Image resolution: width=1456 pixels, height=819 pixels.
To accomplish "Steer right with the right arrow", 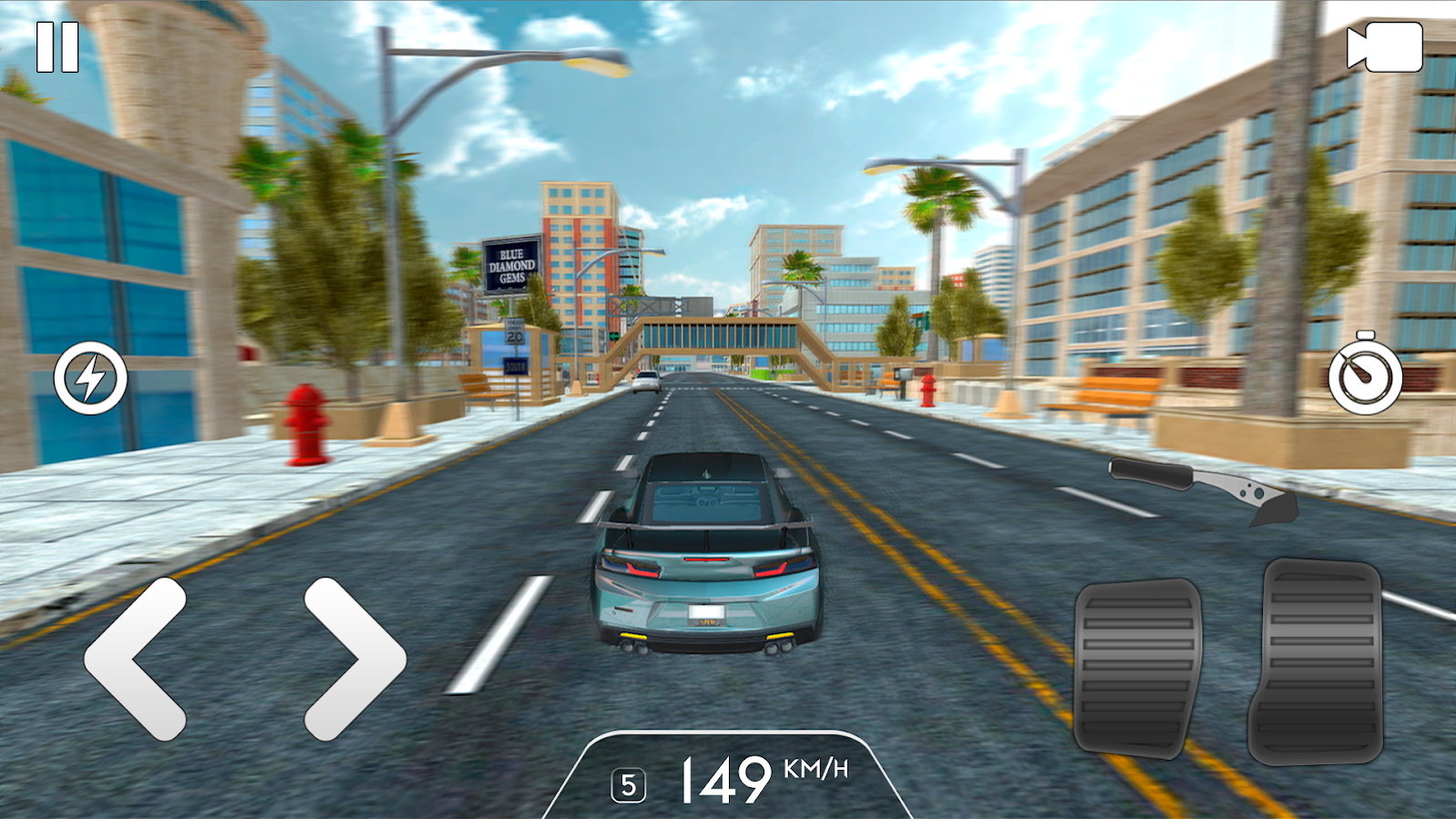I will click(x=354, y=658).
